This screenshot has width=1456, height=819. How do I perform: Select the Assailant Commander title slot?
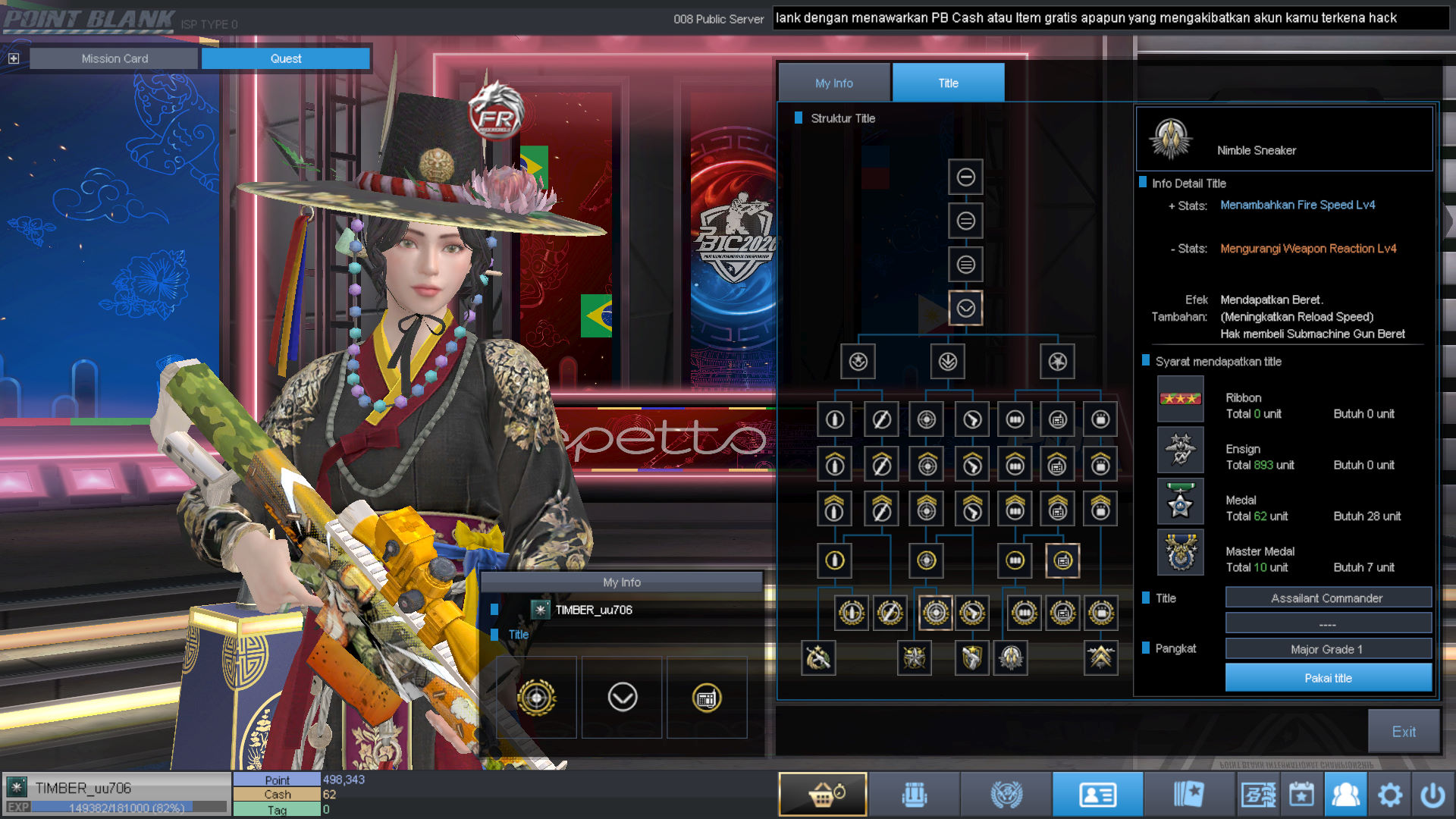(x=1328, y=598)
